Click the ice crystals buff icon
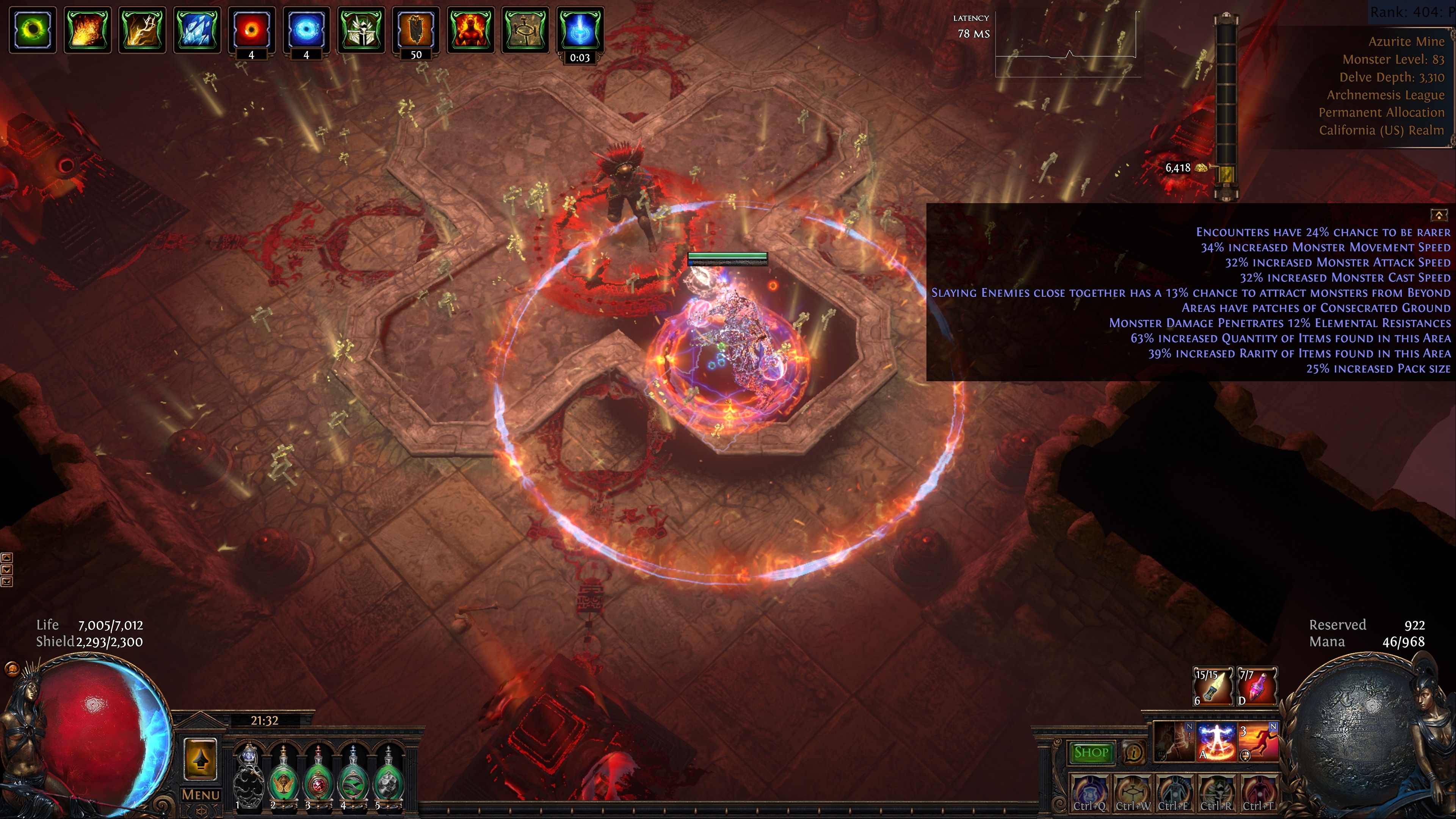The width and height of the screenshot is (1456, 819). [197, 30]
